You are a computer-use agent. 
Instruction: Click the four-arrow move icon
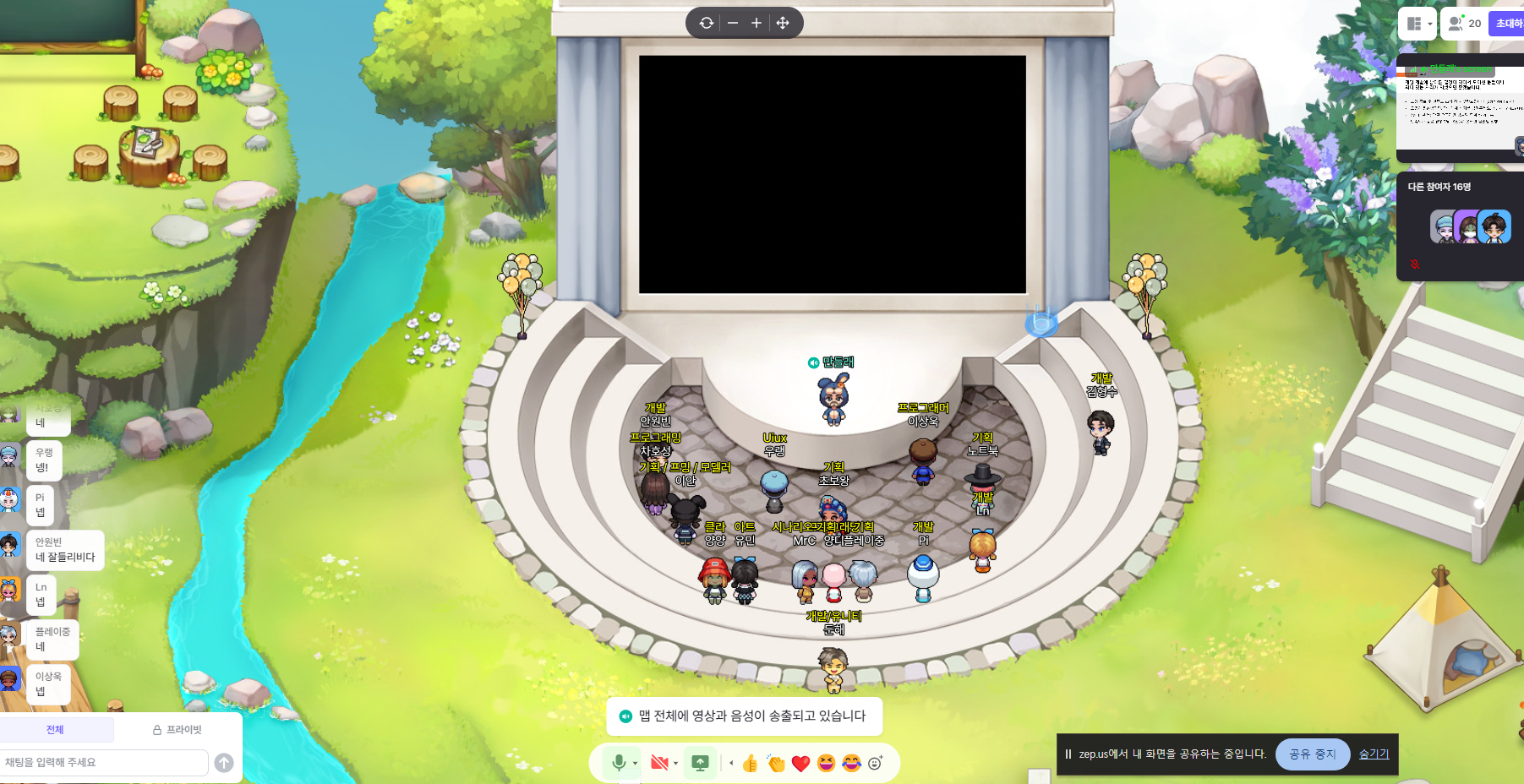pyautogui.click(x=783, y=23)
